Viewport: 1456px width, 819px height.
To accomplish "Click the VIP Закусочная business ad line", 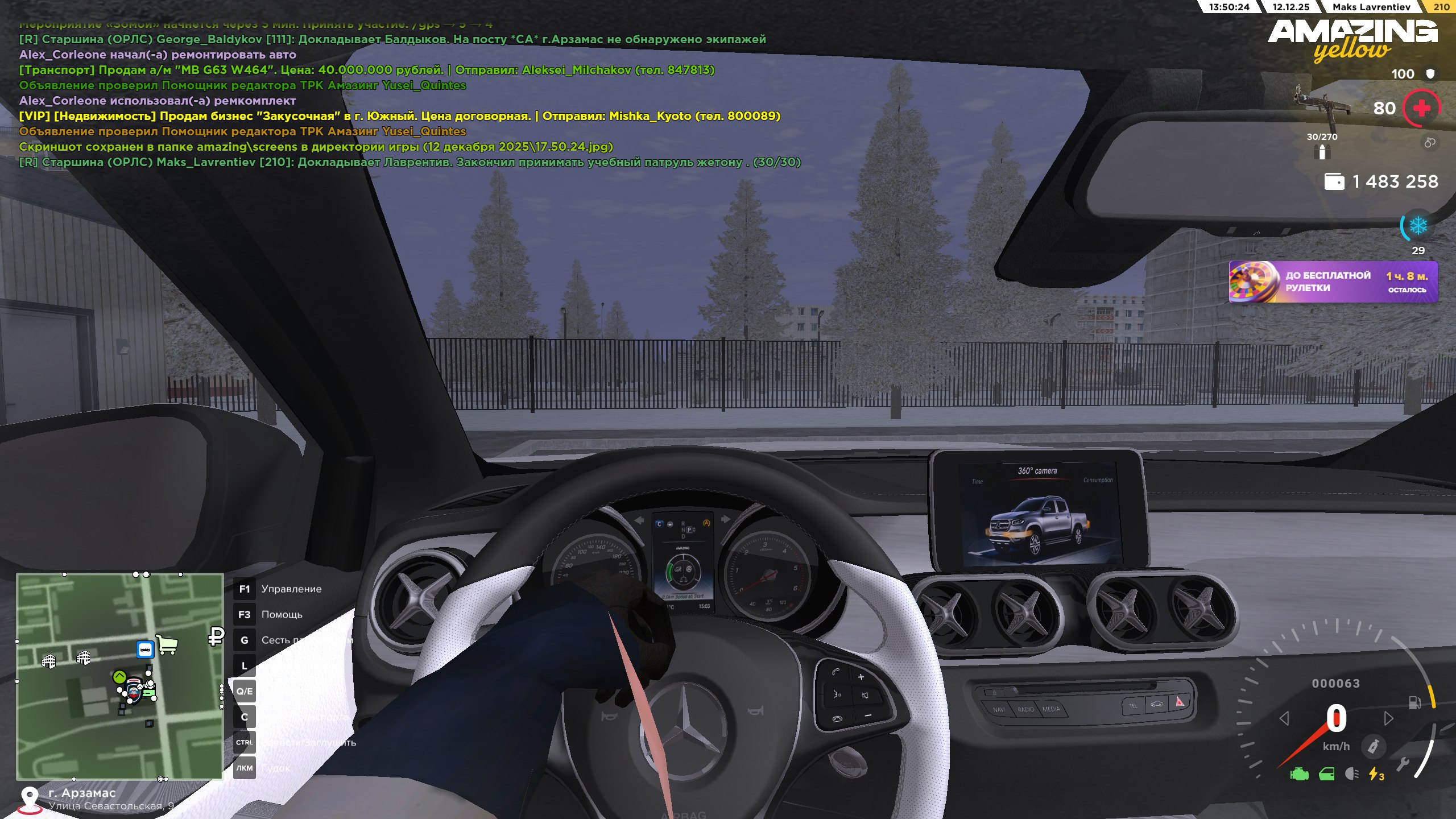I will [x=399, y=116].
